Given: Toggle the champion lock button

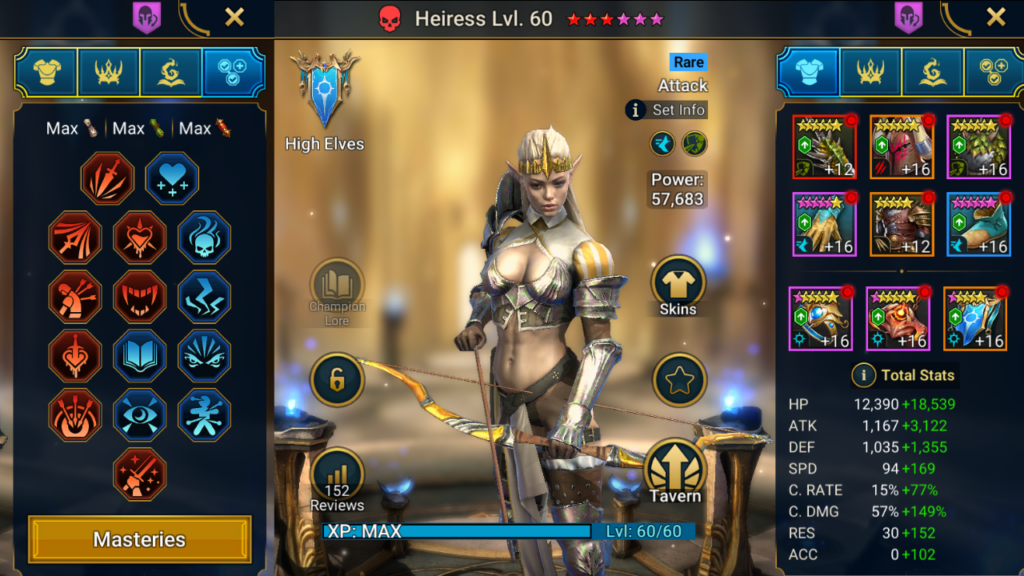Looking at the screenshot, I should click(x=337, y=378).
